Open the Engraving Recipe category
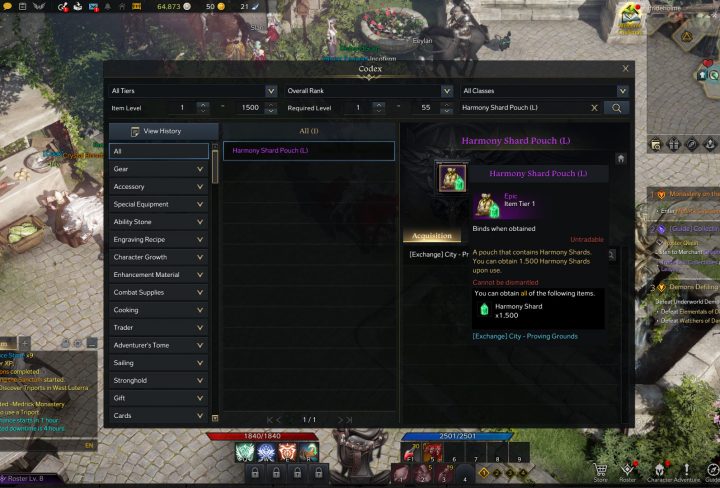720x488 pixels. click(x=160, y=240)
